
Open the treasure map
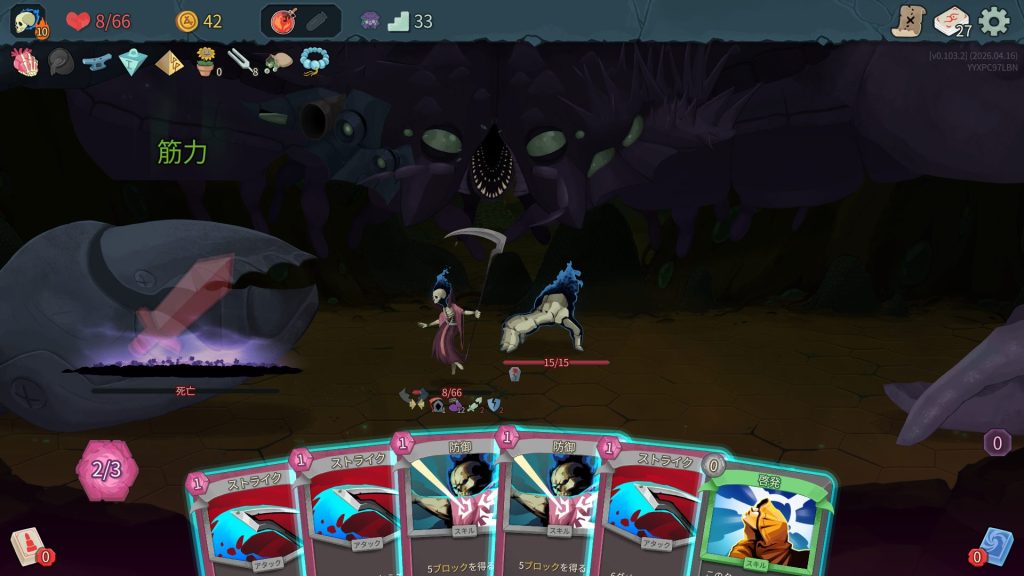point(908,21)
